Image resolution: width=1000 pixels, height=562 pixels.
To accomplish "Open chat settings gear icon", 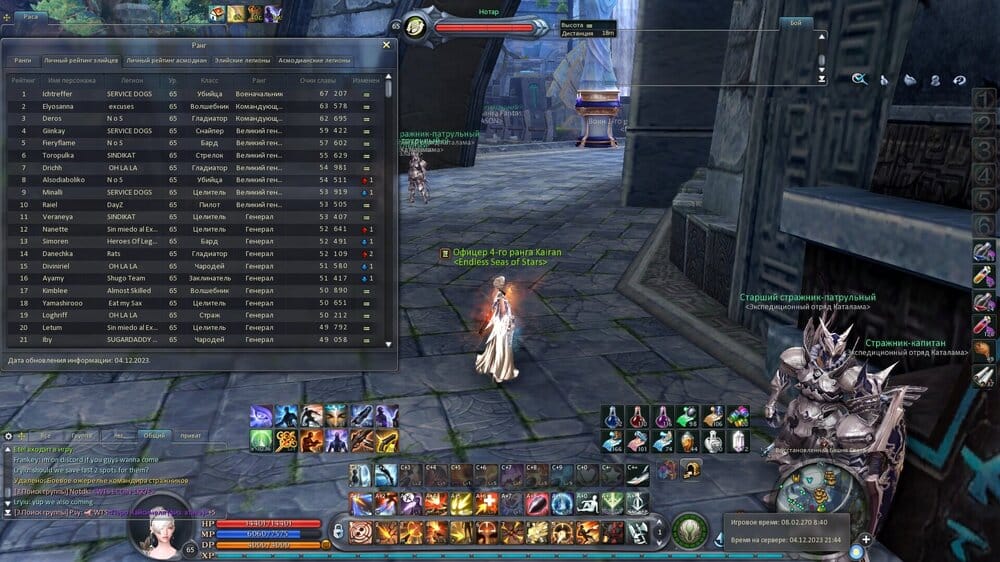I will click(8, 436).
